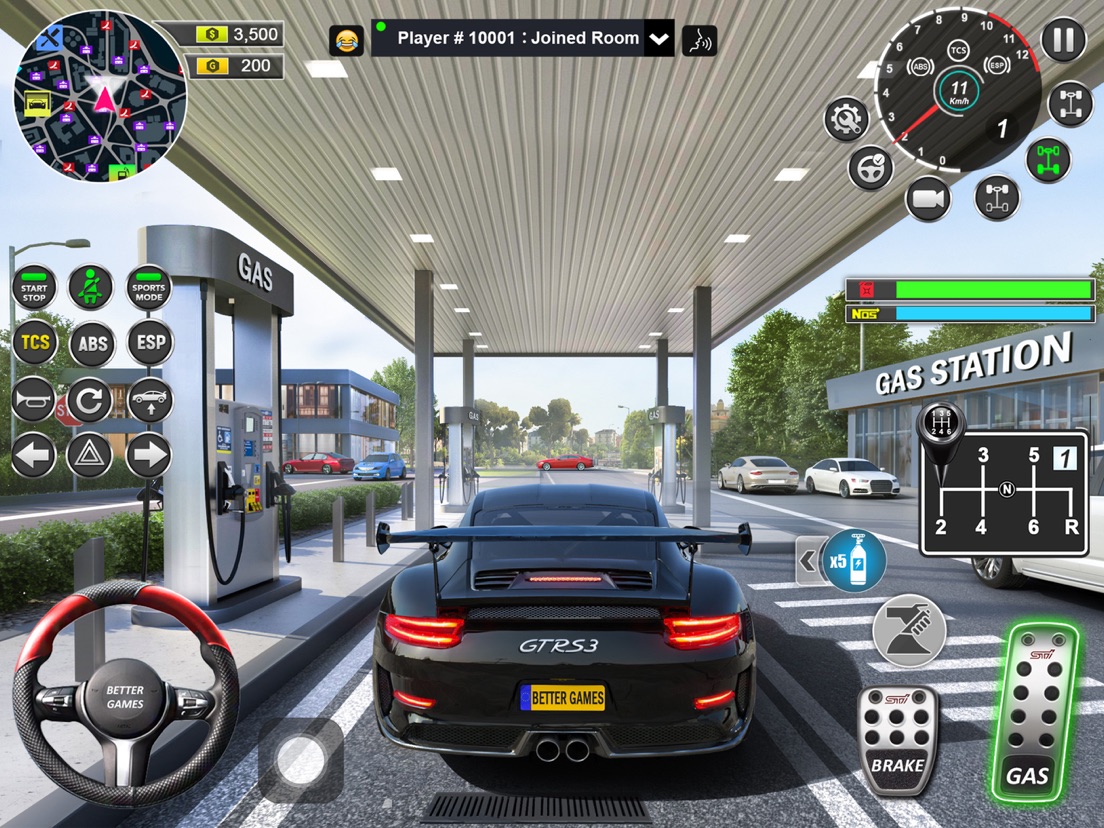Toggle the Start Stop engine button
Screen dimensions: 1104x828
(x=34, y=288)
